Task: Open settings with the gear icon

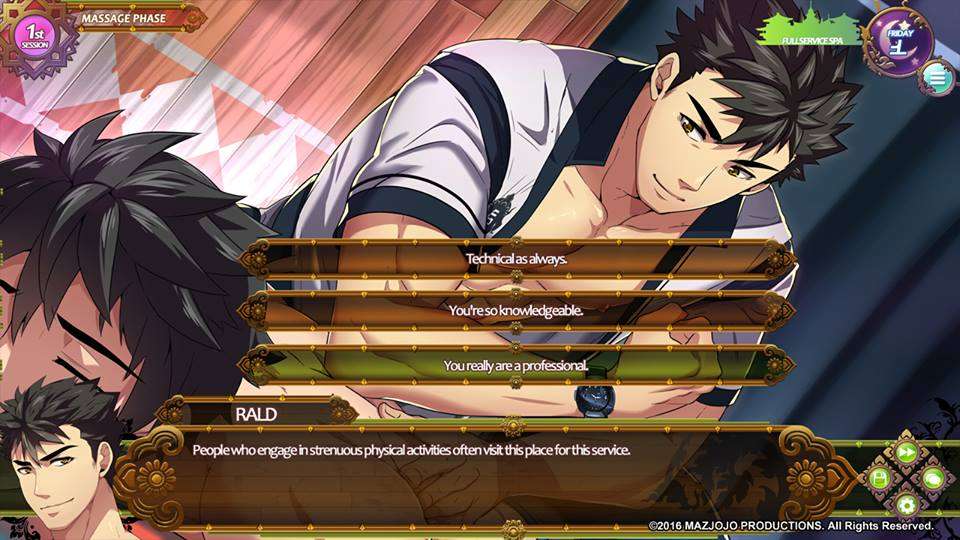Action: click(x=907, y=505)
